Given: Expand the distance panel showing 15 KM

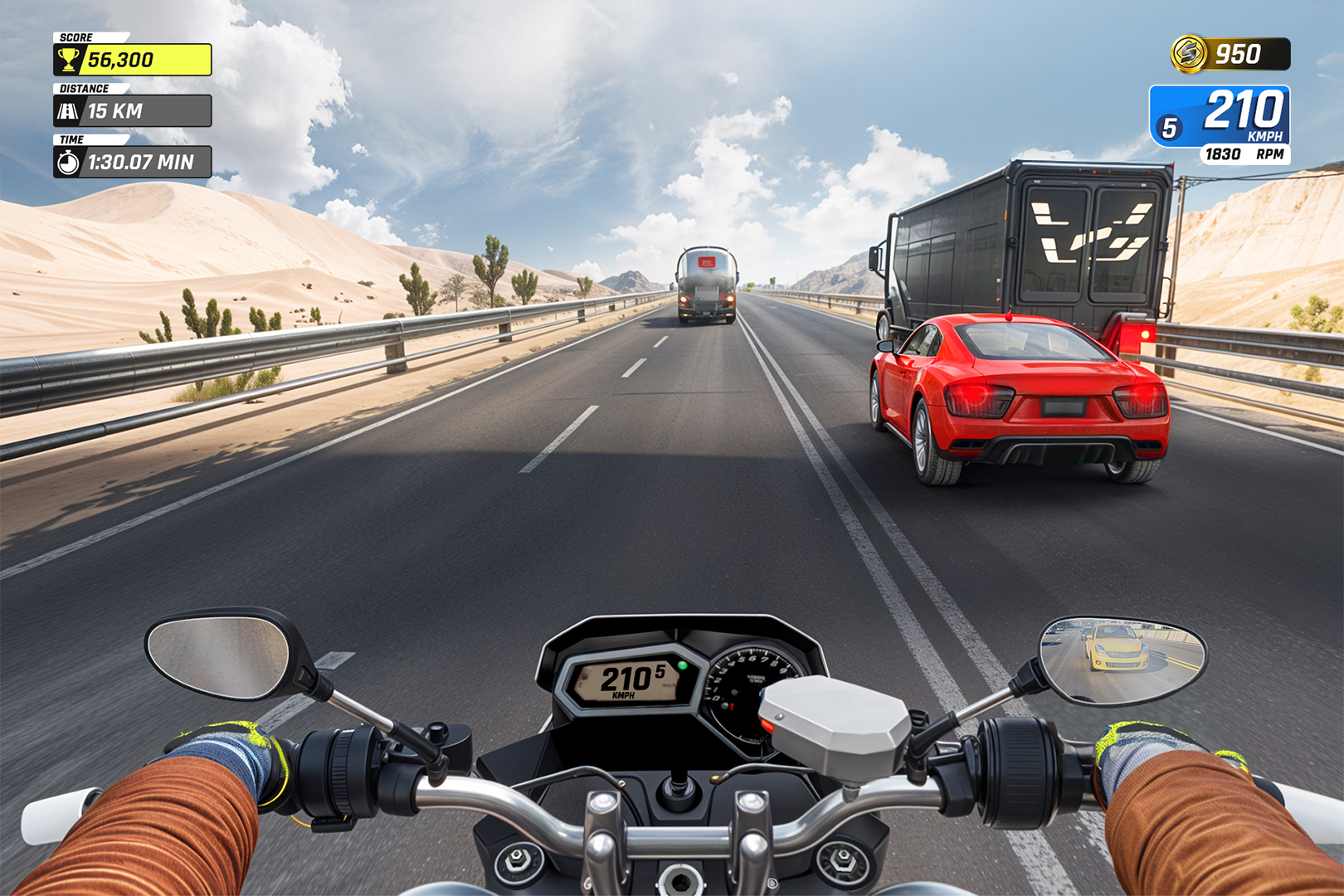Looking at the screenshot, I should coord(133,110).
